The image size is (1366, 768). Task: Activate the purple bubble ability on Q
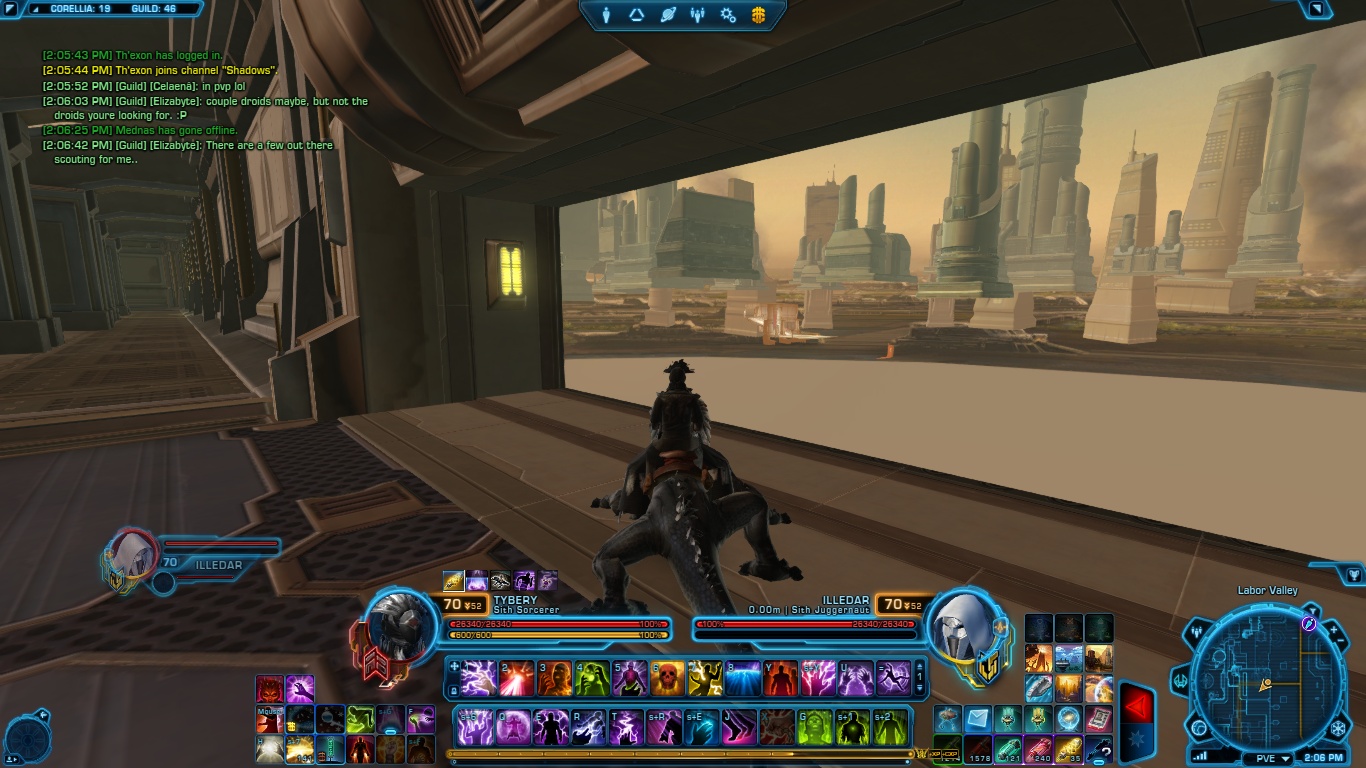(x=514, y=727)
